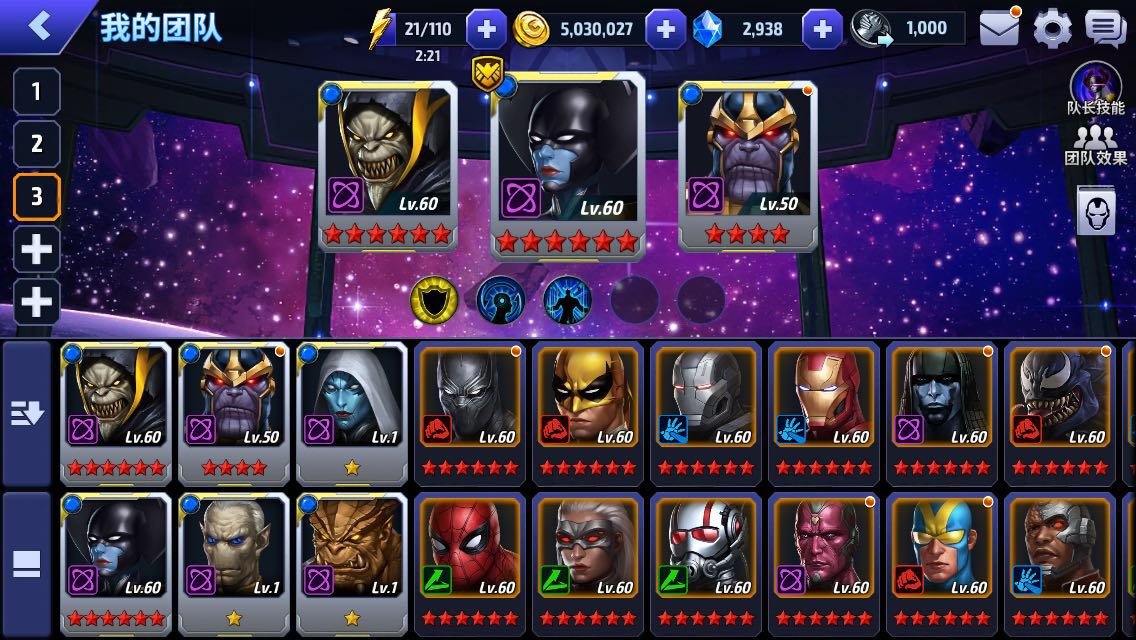The image size is (1136, 640).
Task: View the 团队效果 team effects
Action: pyautogui.click(x=1096, y=145)
